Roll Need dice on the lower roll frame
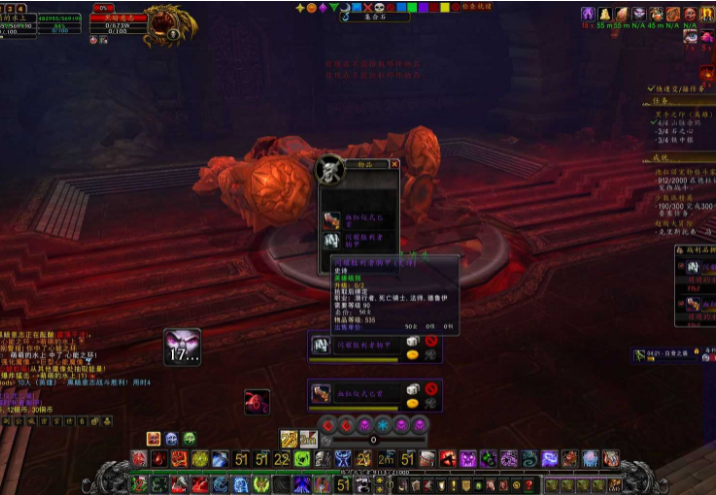This screenshot has width=716, height=495. [411, 390]
